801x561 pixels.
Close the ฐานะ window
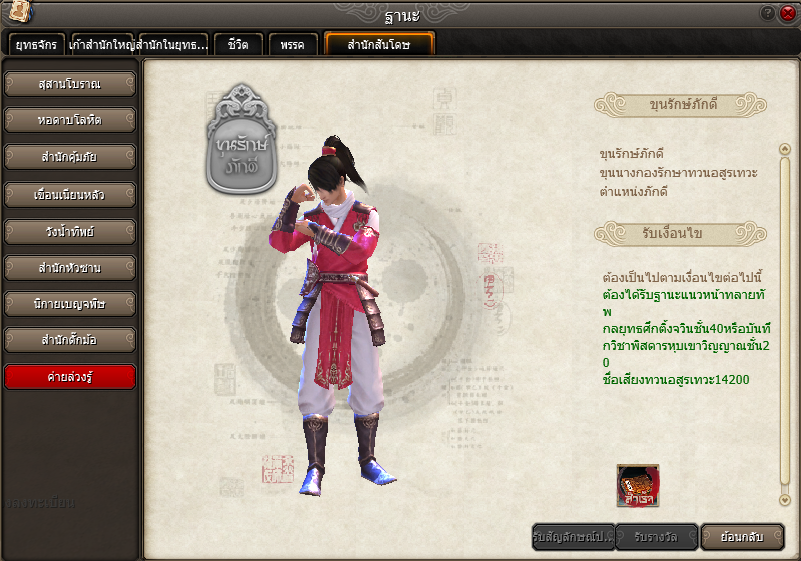click(786, 13)
